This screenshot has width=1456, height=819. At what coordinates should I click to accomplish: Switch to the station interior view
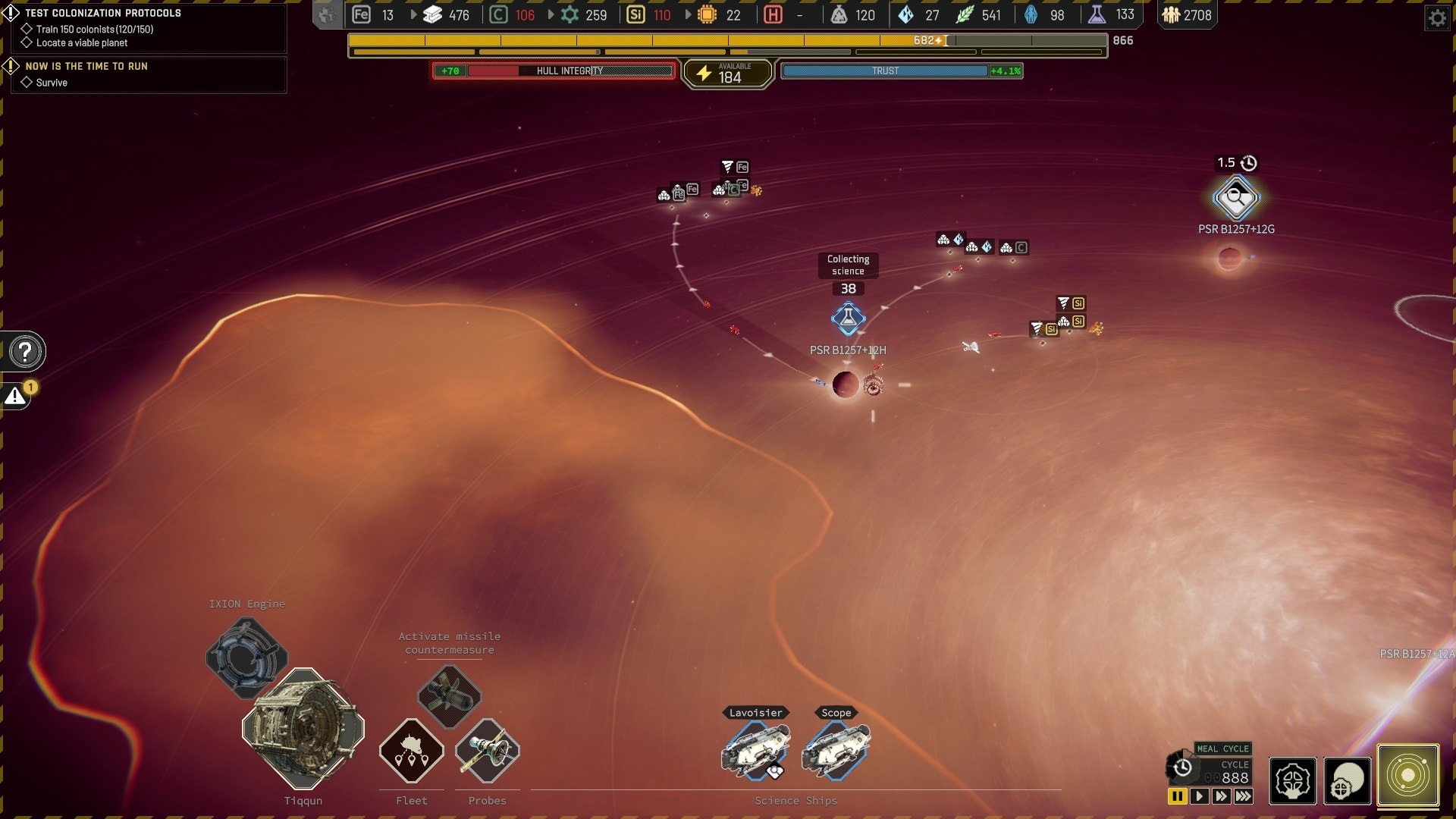1293,780
